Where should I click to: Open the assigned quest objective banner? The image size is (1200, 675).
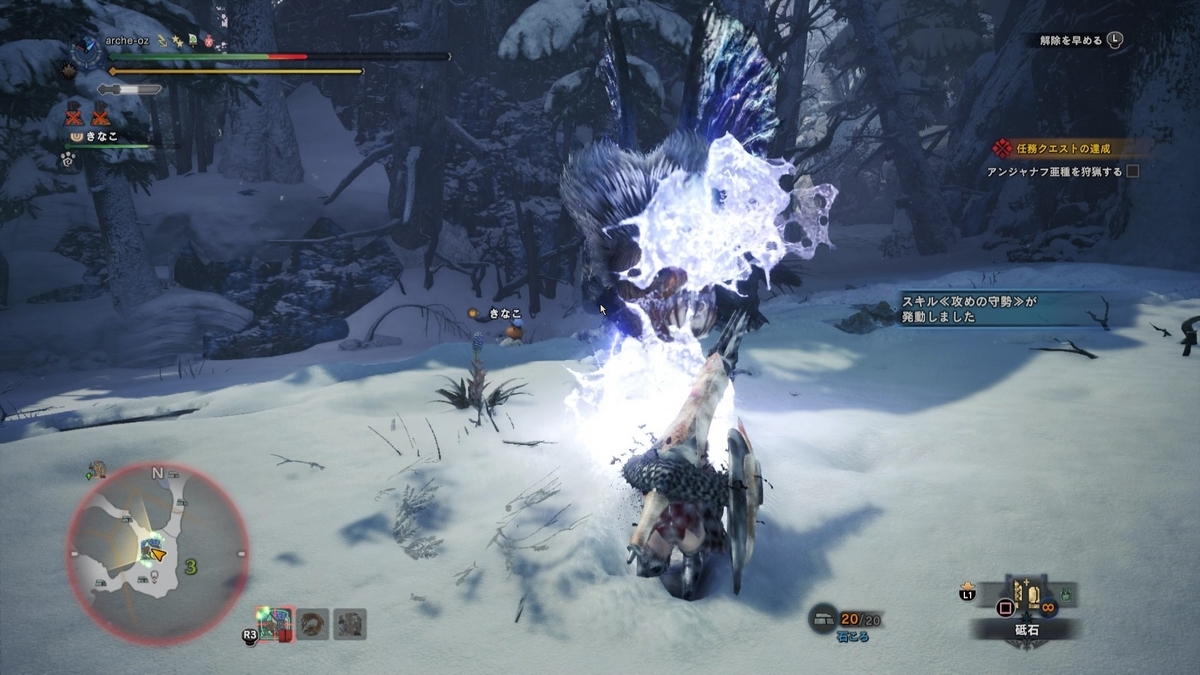[1065, 148]
